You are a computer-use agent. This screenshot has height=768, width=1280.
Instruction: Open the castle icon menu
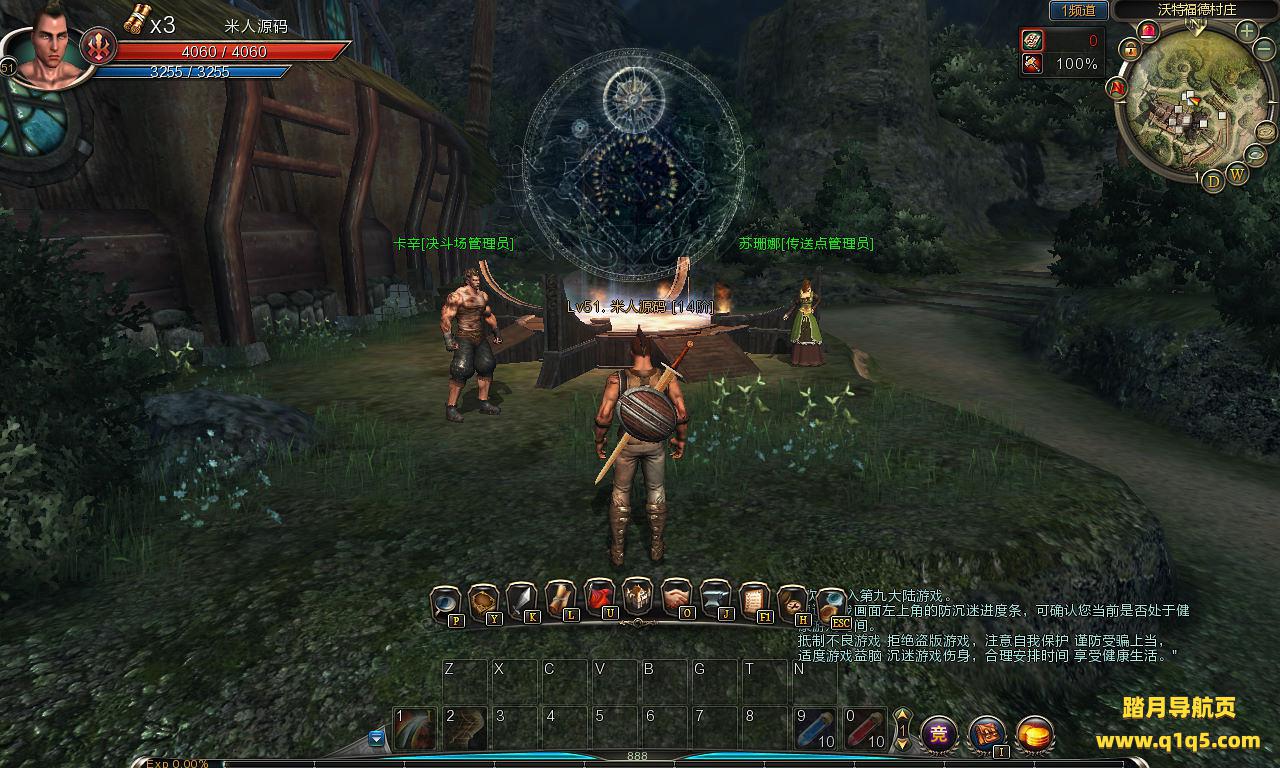637,596
